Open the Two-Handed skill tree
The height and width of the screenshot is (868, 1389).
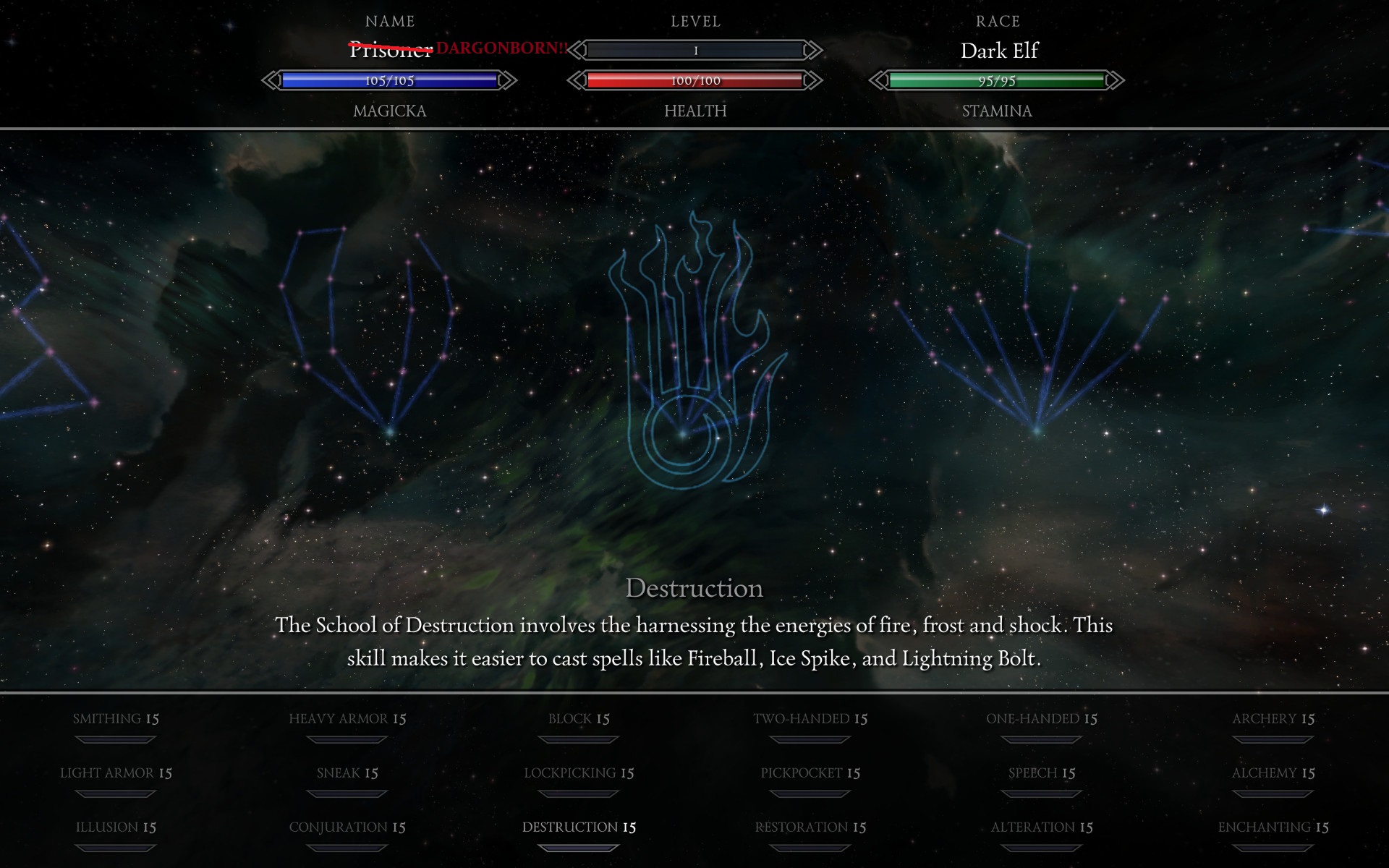(810, 719)
